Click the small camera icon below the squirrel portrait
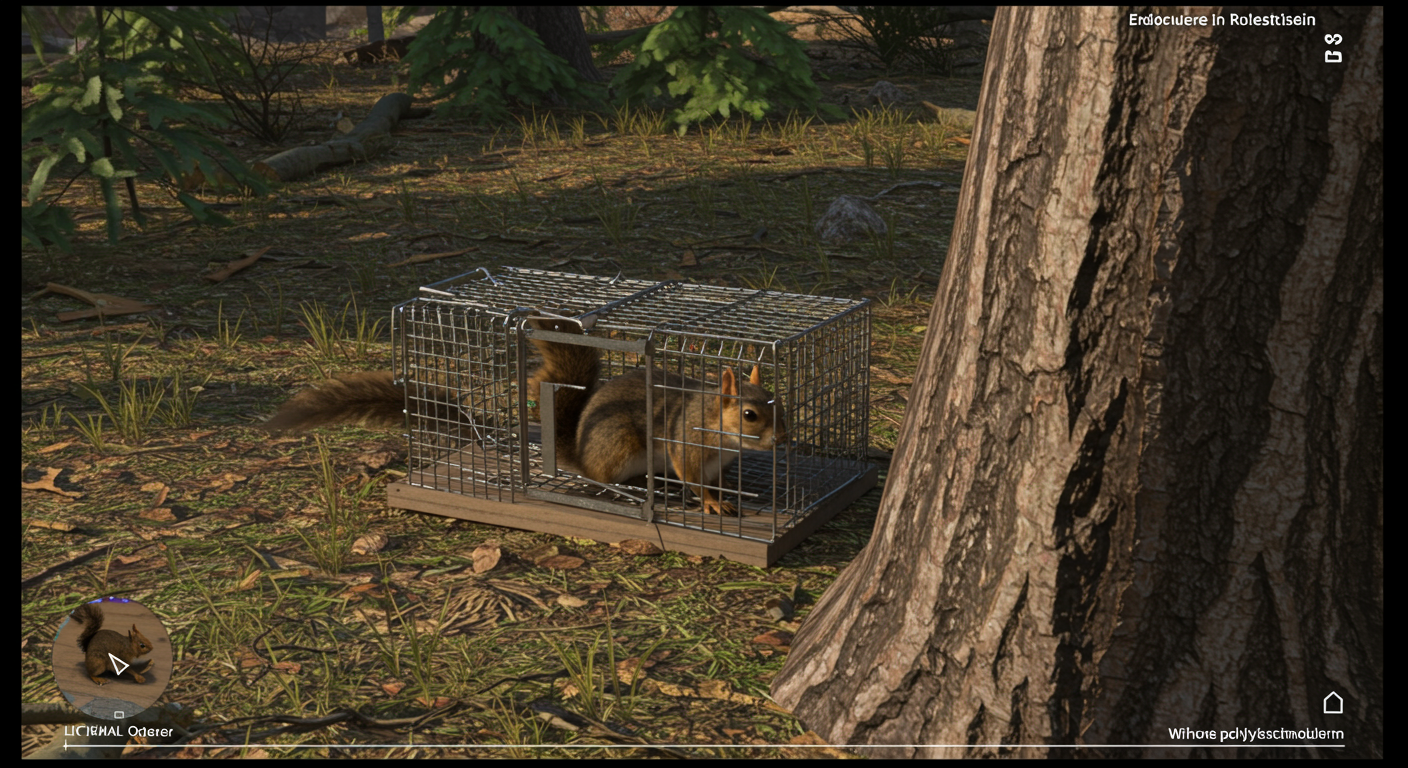 click(x=119, y=713)
